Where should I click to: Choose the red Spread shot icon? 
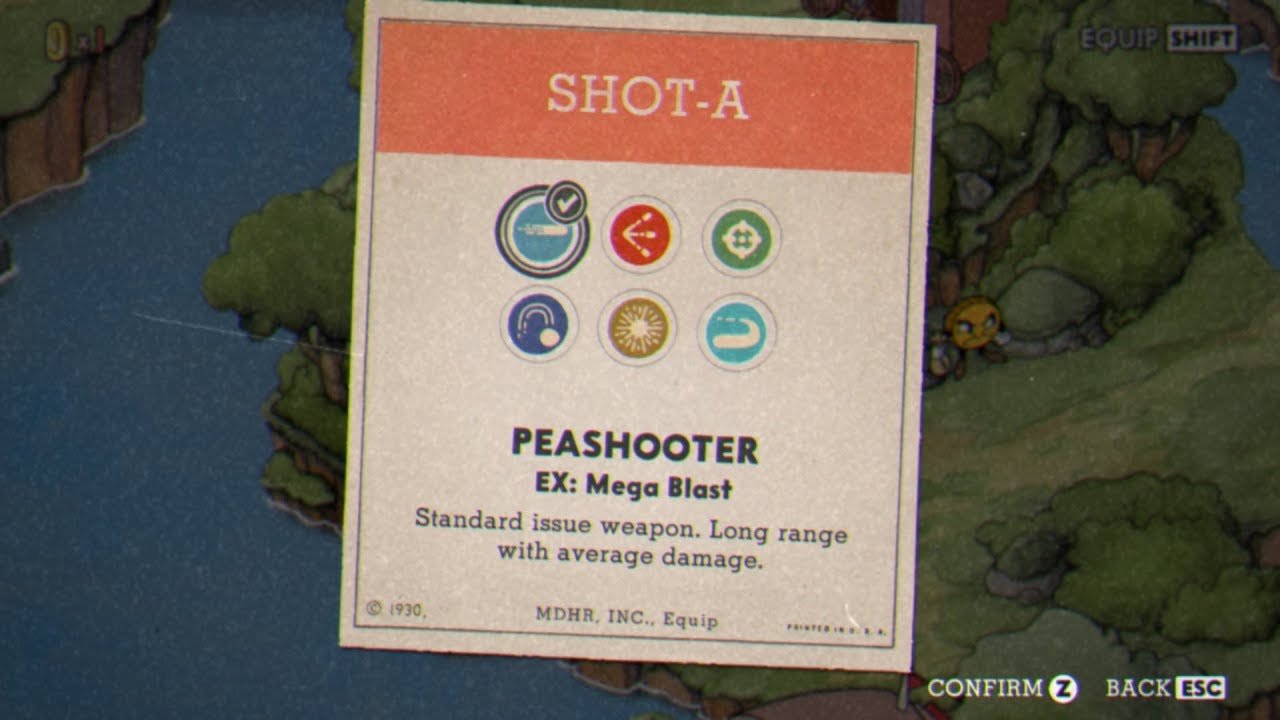pos(640,236)
